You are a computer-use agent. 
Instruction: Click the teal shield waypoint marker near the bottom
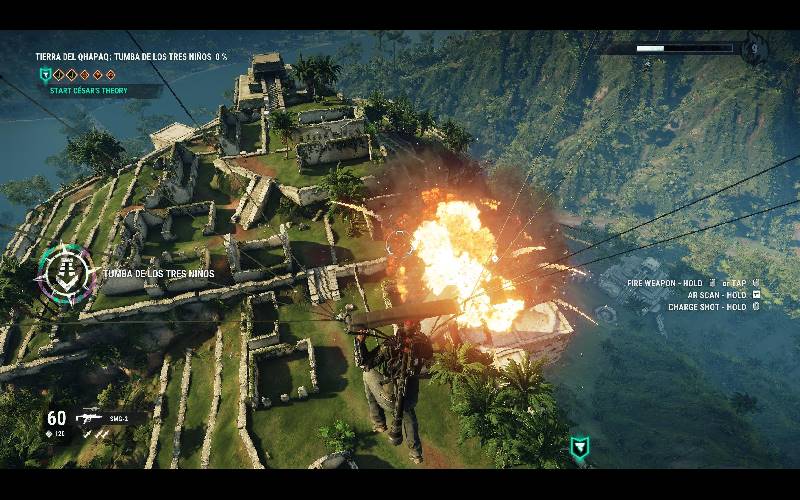click(578, 447)
